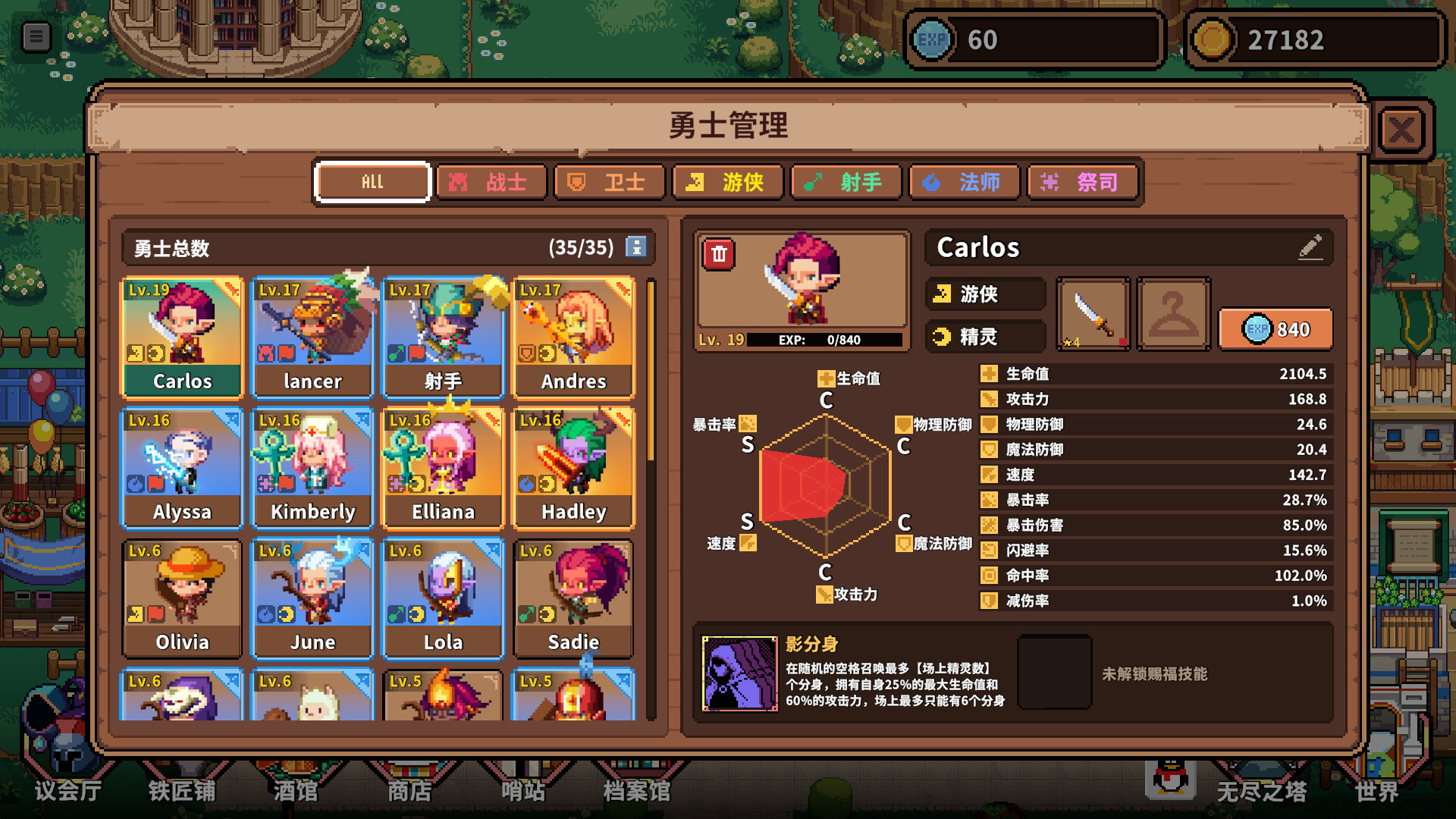This screenshot has width=1456, height=819.
Task: Select Carlos's equipped sword in the weapon slot
Action: (x=1093, y=313)
